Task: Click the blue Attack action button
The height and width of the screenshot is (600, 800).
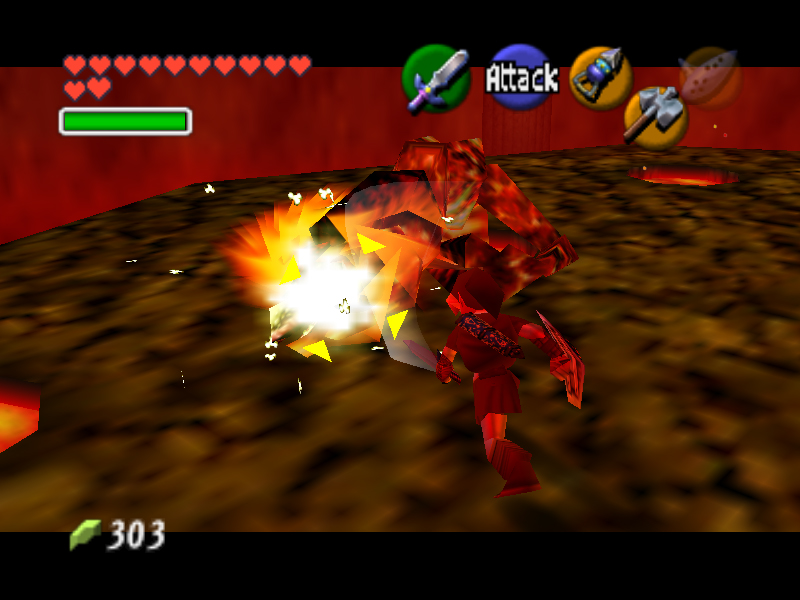Action: click(521, 77)
